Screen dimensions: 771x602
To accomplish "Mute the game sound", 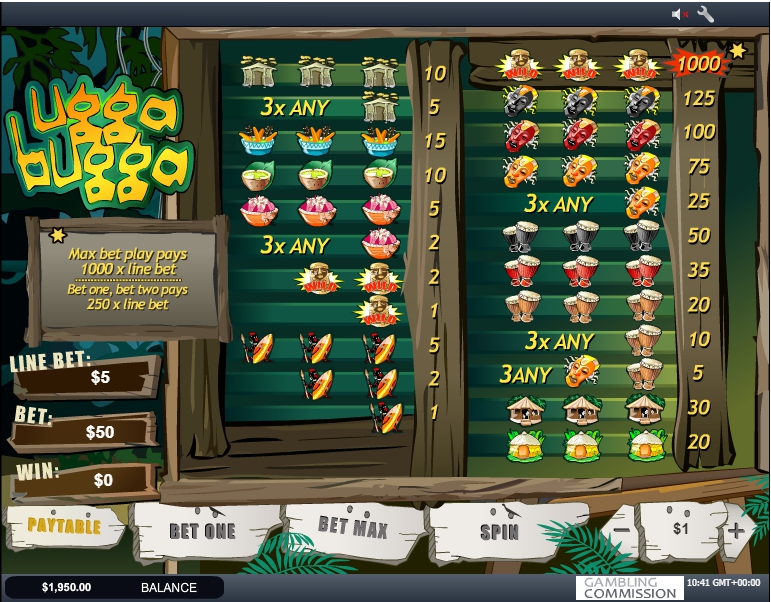I will click(x=680, y=14).
